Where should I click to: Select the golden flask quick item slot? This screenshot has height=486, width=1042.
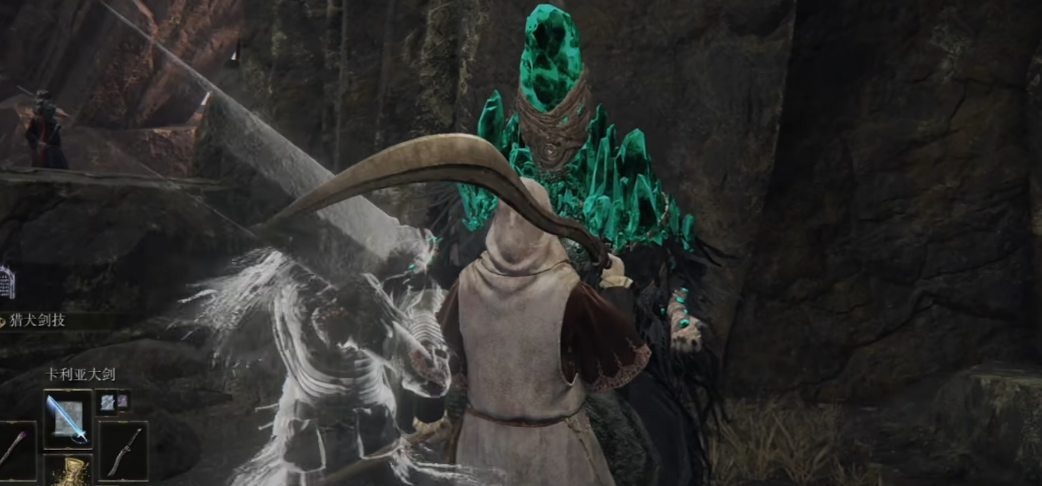tap(68, 472)
